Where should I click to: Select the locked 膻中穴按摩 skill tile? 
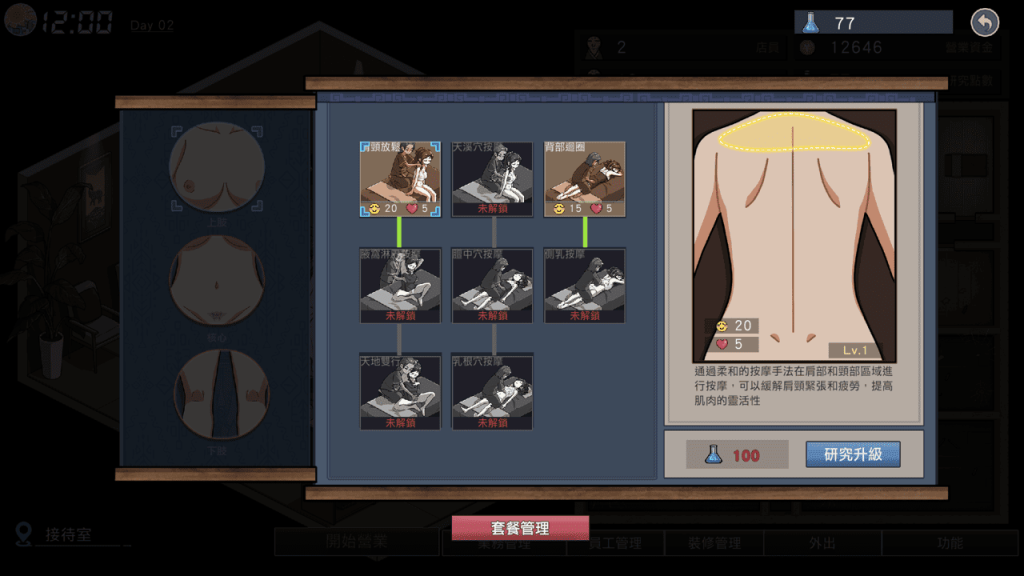coord(492,285)
